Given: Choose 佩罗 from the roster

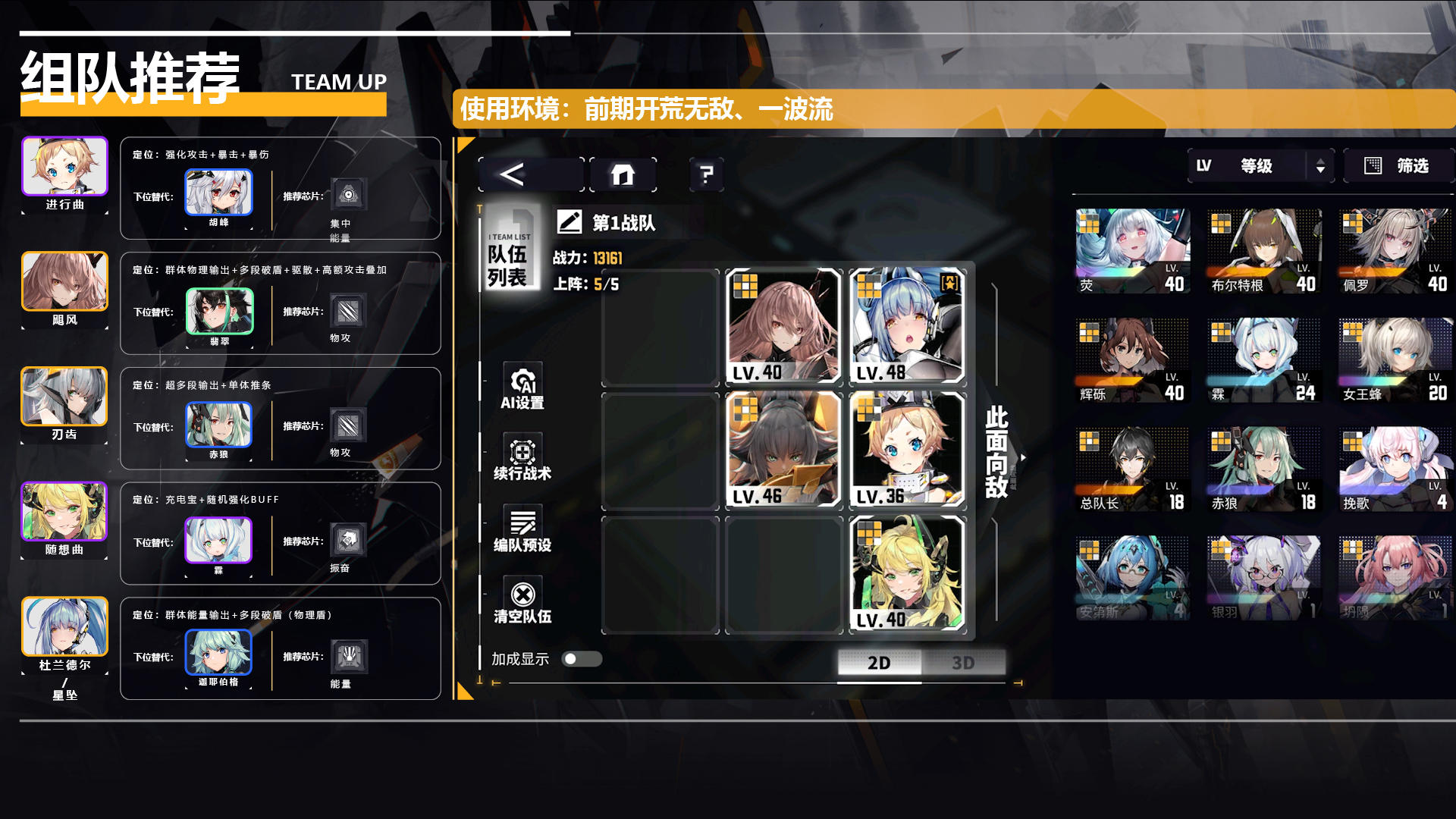Looking at the screenshot, I should (1395, 252).
